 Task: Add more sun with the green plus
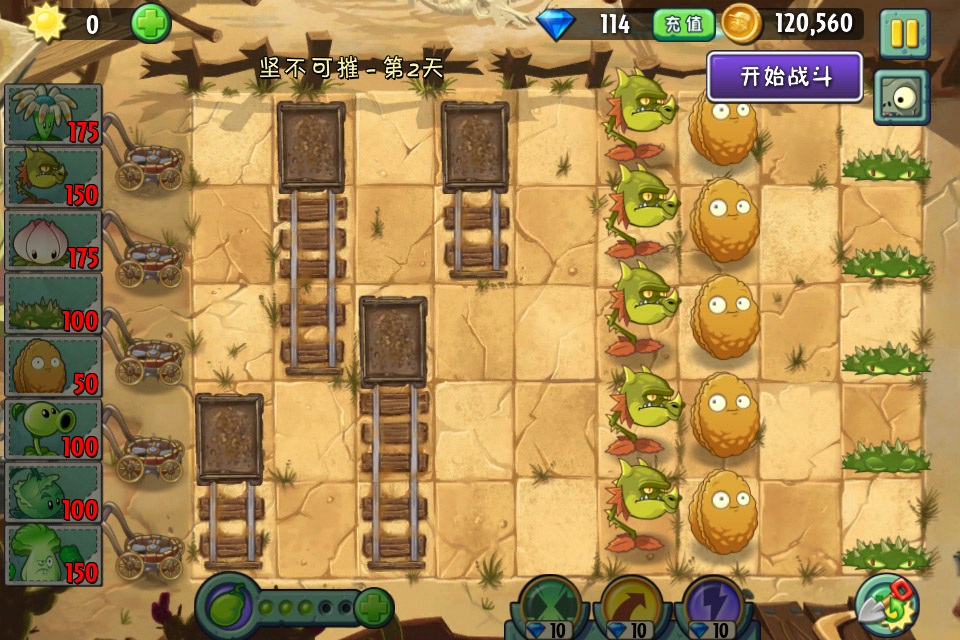151,23
